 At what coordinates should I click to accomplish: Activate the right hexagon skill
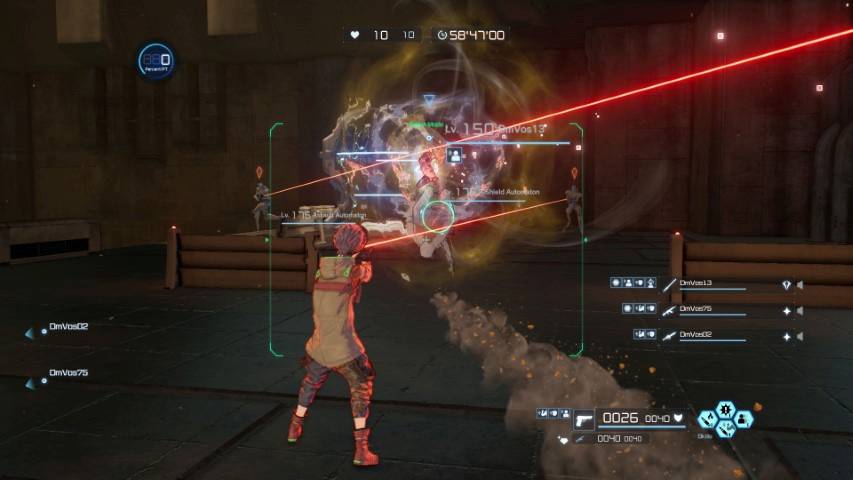point(743,419)
